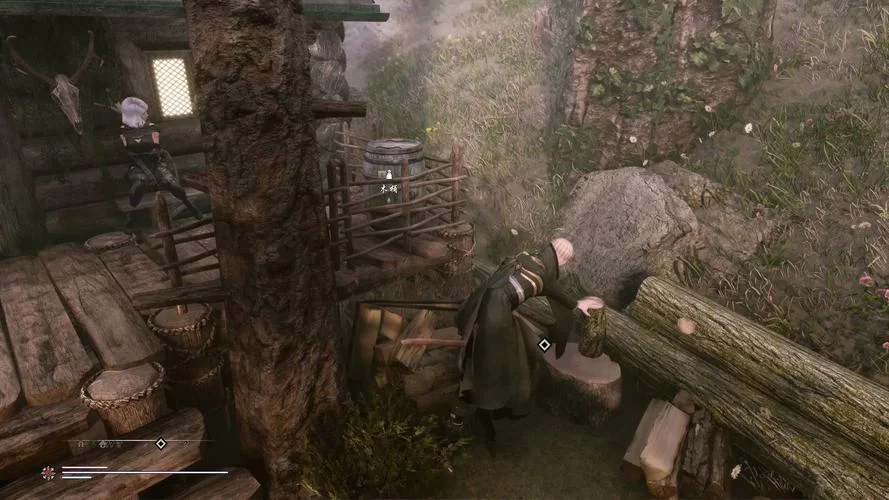Select the diamond interaction marker by the stump

[544, 345]
